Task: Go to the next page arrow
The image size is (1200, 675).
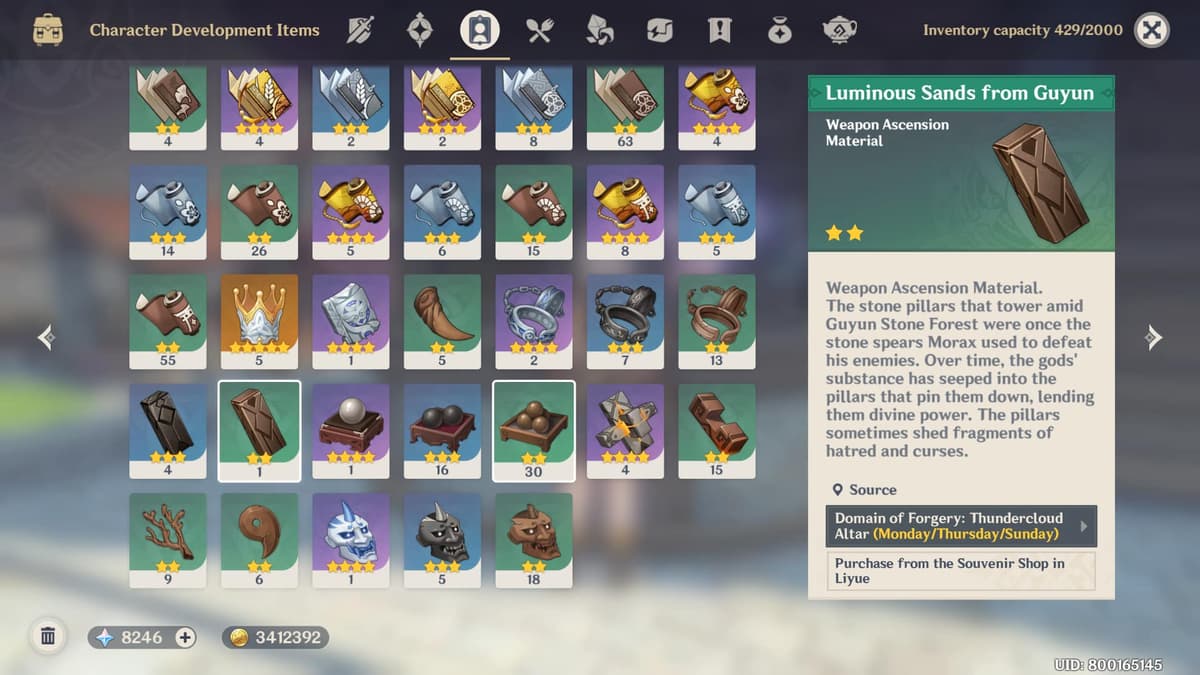Action: pos(1153,337)
